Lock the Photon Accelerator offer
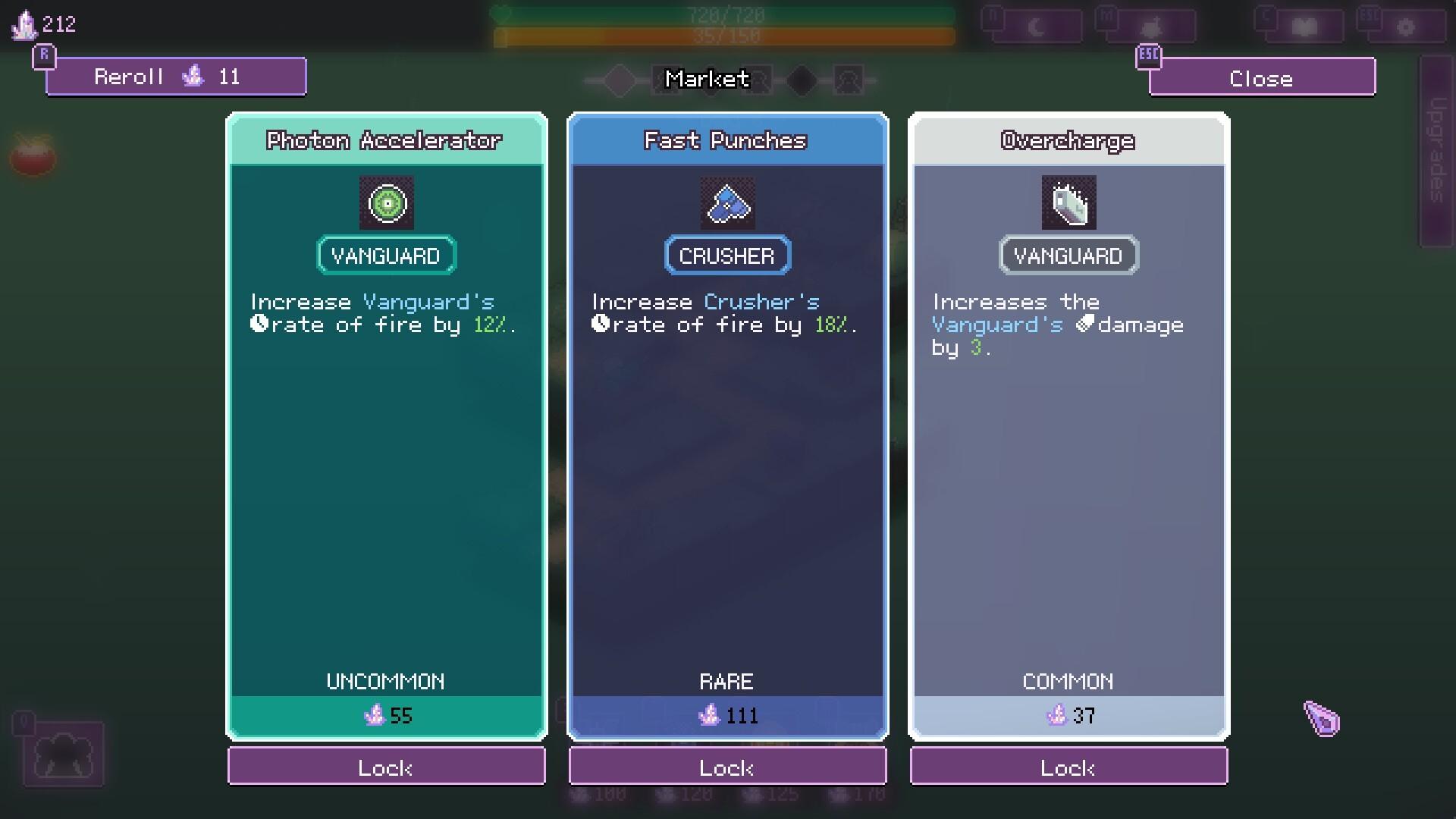 [x=386, y=767]
